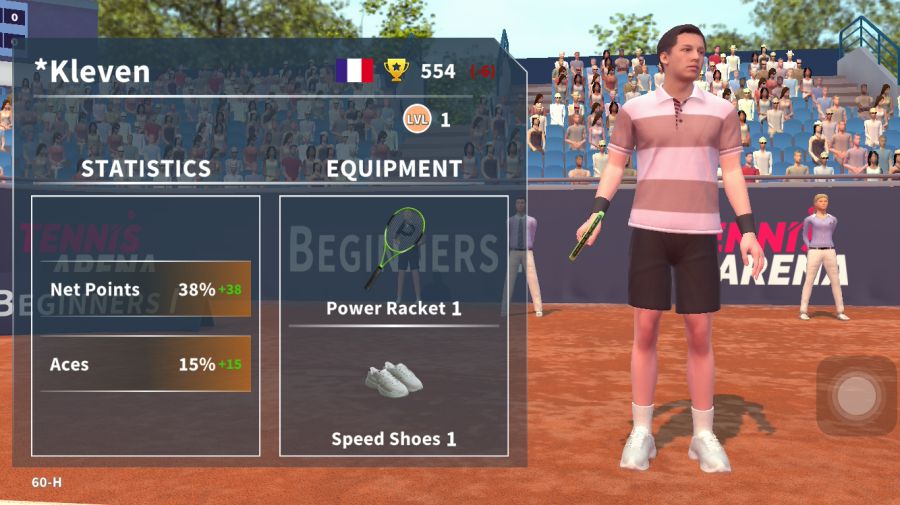Click the orange LVL badge
This screenshot has width=900, height=505.
417,120
